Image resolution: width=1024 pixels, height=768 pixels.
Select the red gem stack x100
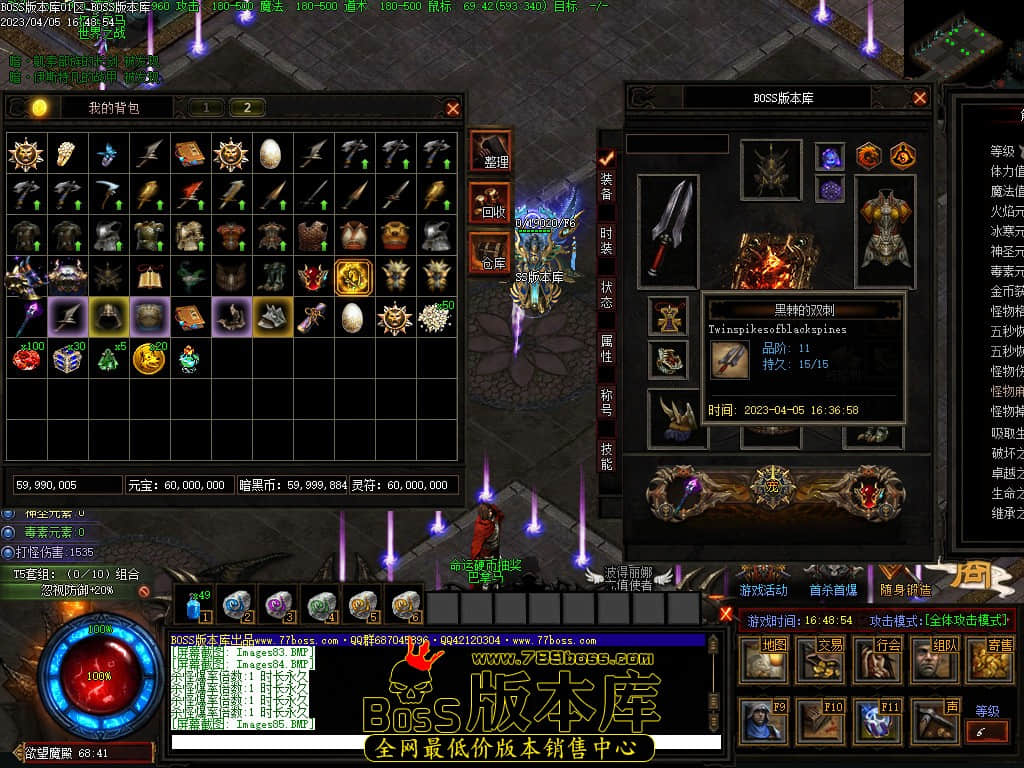(x=26, y=358)
